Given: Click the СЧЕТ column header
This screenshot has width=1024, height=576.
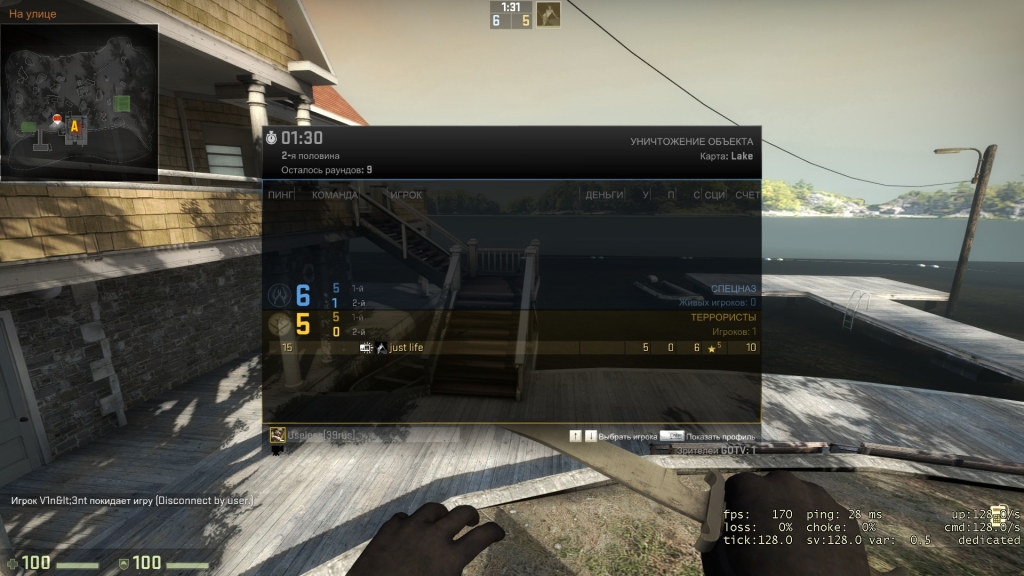Looking at the screenshot, I should pyautogui.click(x=746, y=194).
